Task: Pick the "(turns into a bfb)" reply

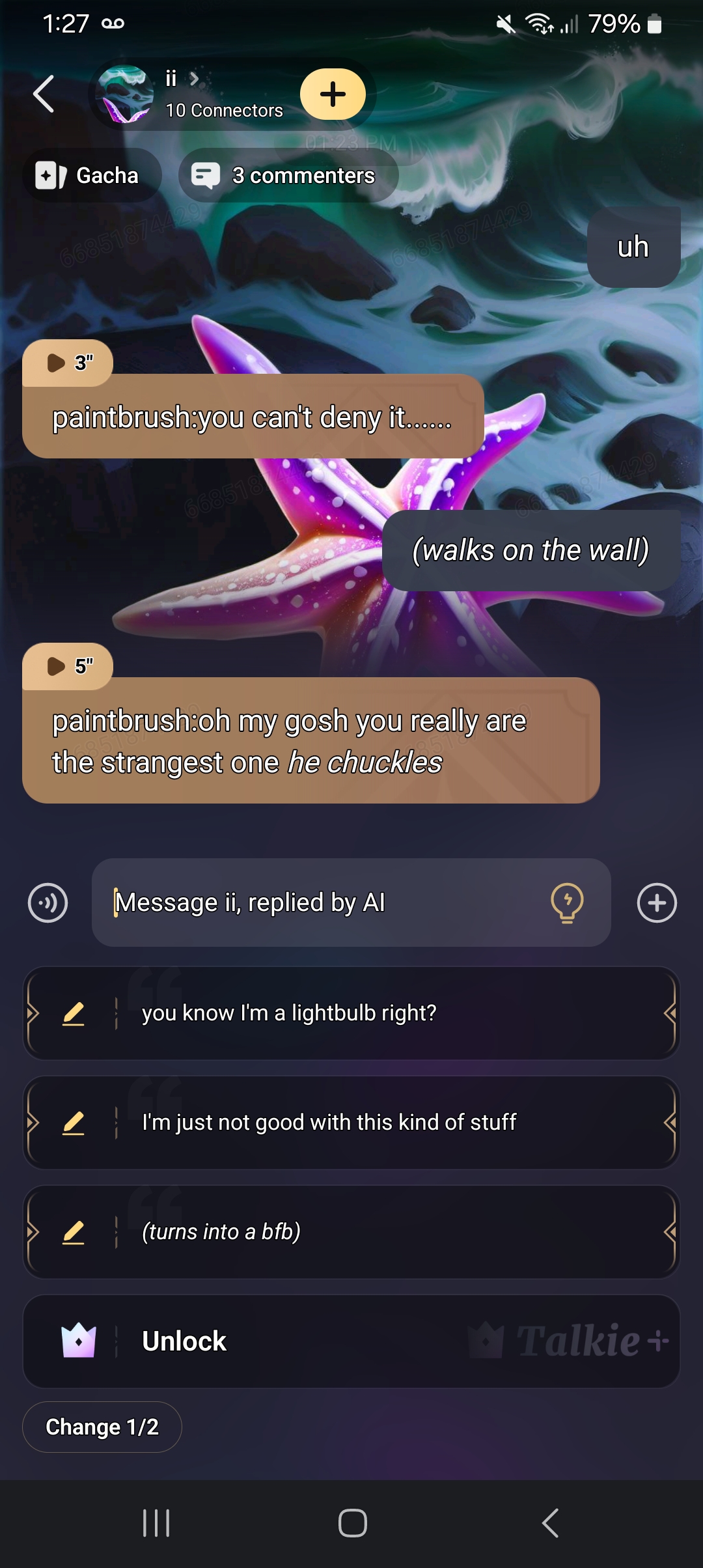Action: point(391,1232)
